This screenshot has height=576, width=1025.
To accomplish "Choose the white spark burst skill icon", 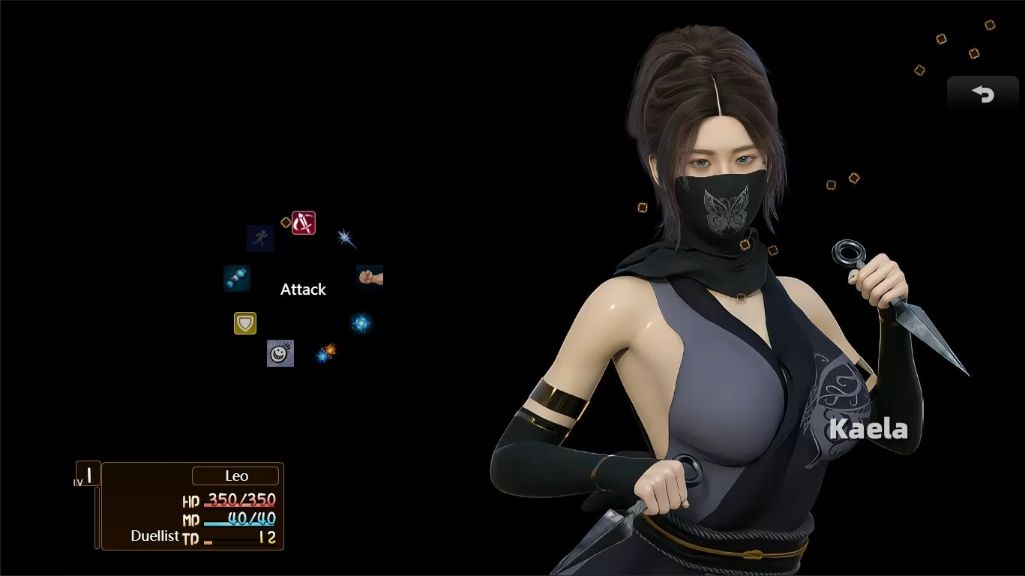I will [346, 238].
